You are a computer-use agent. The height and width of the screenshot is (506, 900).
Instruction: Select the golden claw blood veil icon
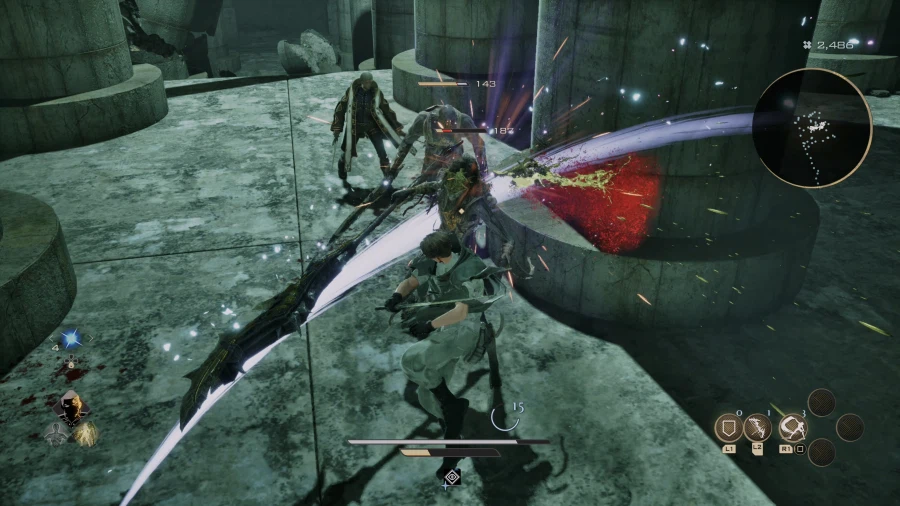click(x=86, y=432)
